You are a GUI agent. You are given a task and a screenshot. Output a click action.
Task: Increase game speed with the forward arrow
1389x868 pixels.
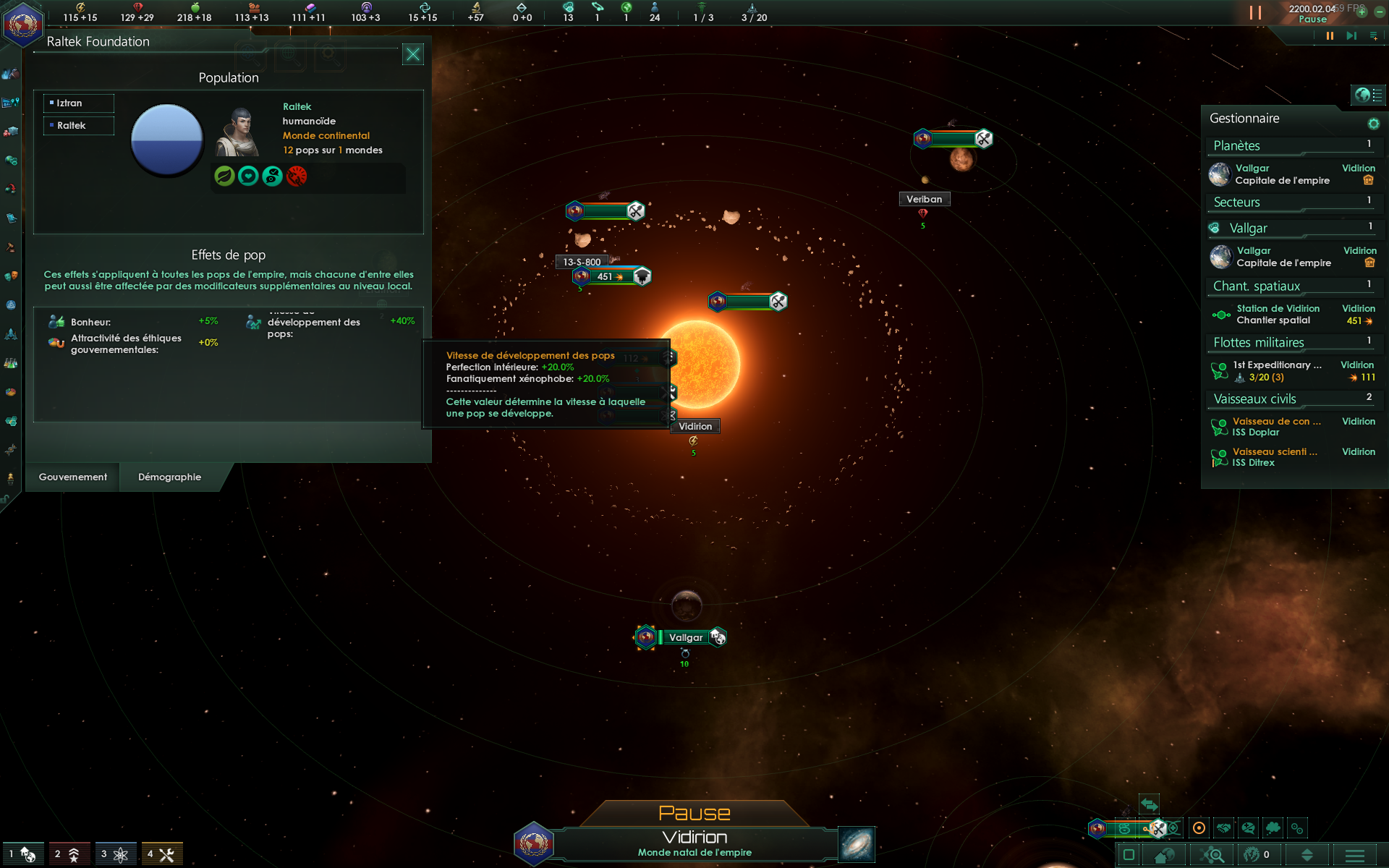1351,36
